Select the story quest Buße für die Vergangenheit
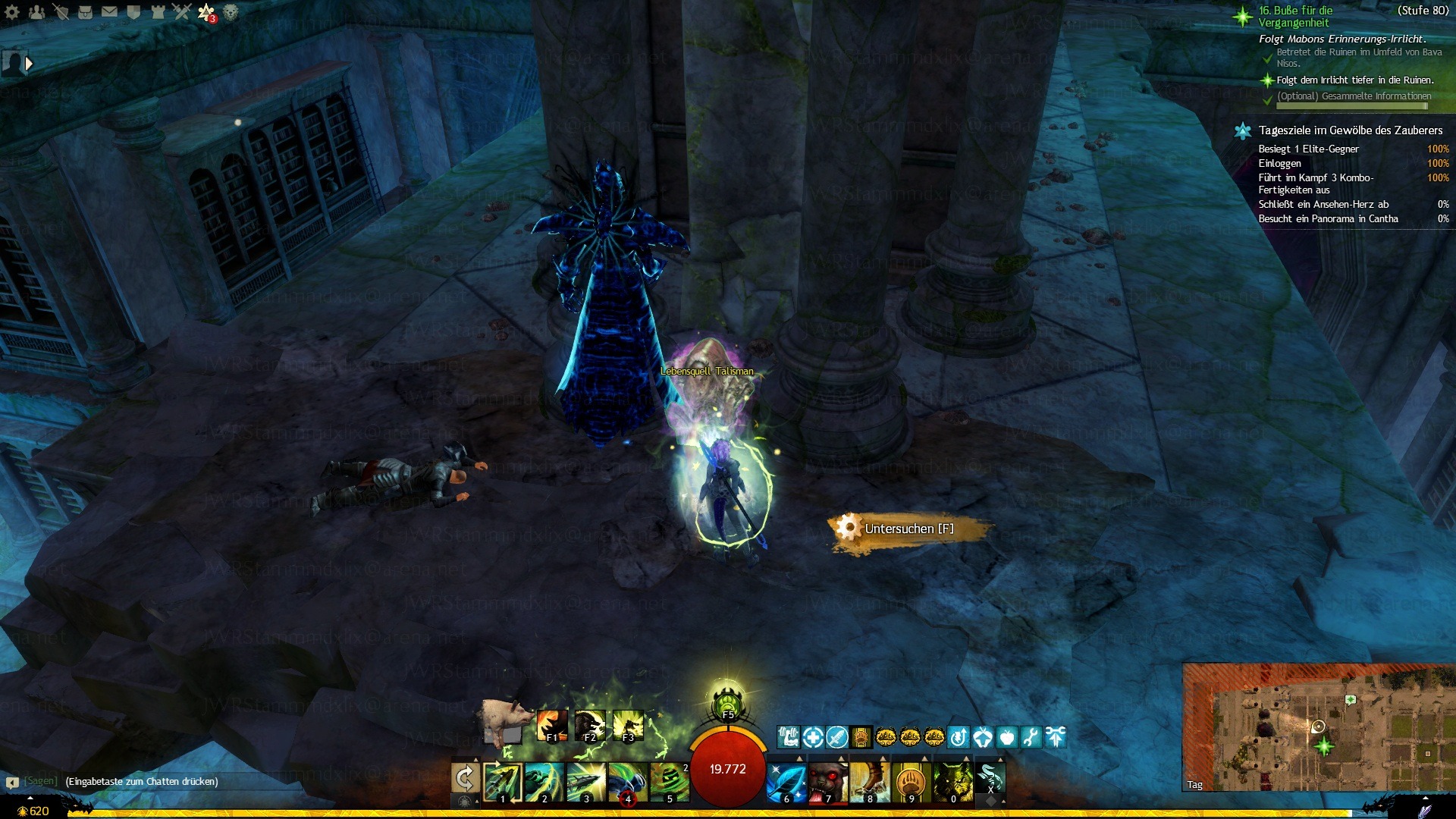Viewport: 1456px width, 819px height. pyautogui.click(x=1295, y=17)
